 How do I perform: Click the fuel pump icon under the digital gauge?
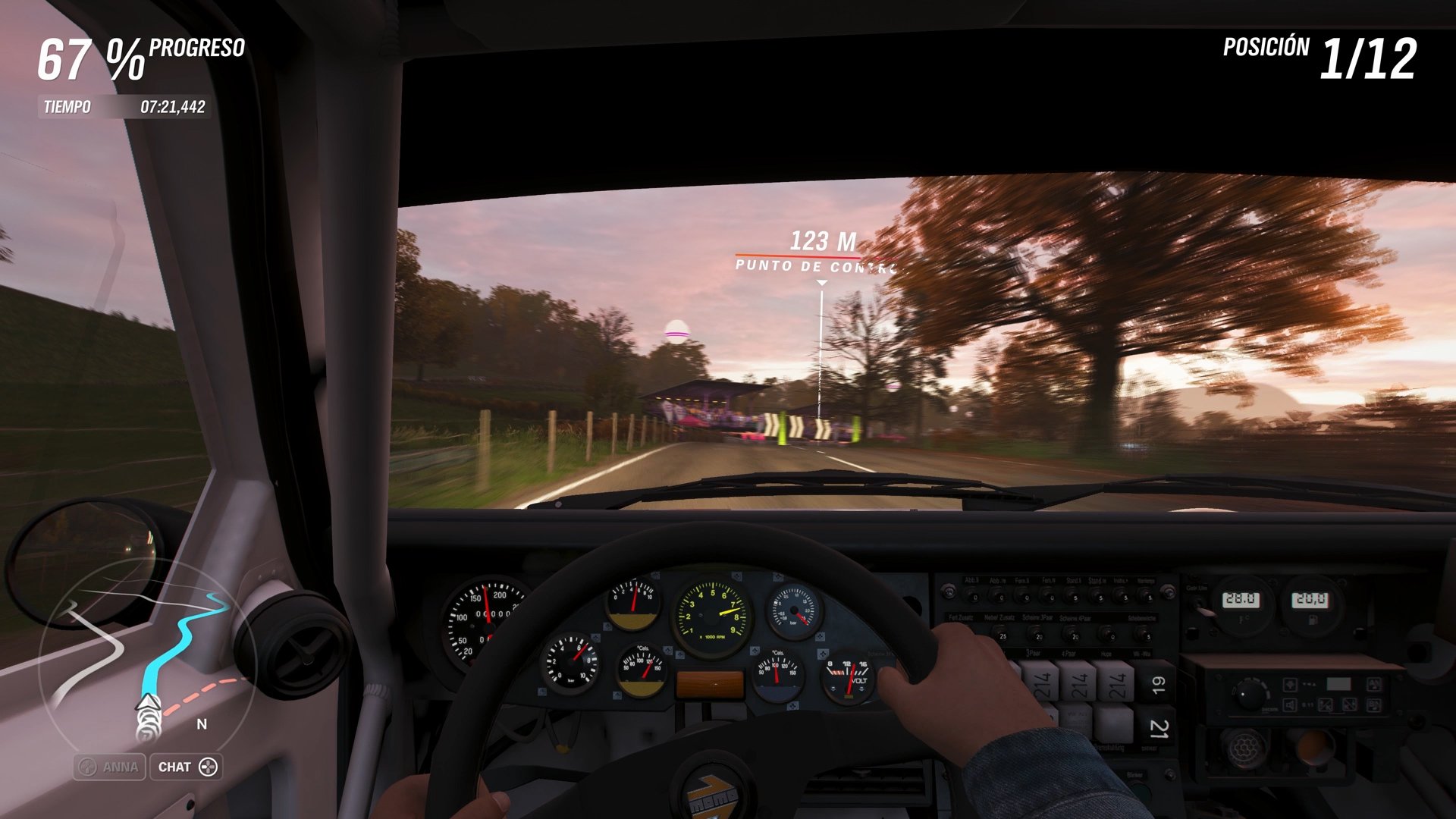(1313, 620)
